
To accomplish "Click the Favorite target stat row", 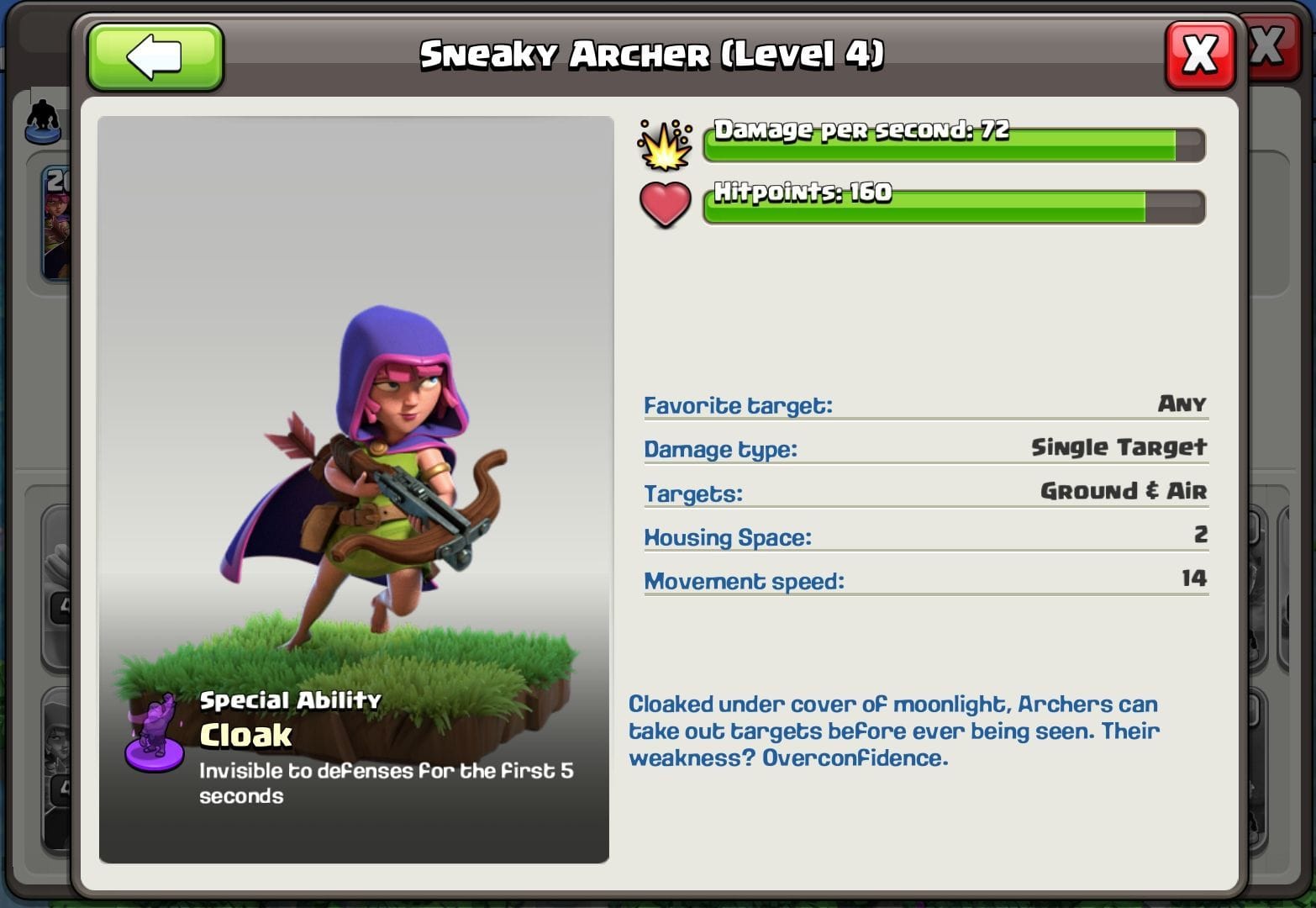I will click(924, 405).
